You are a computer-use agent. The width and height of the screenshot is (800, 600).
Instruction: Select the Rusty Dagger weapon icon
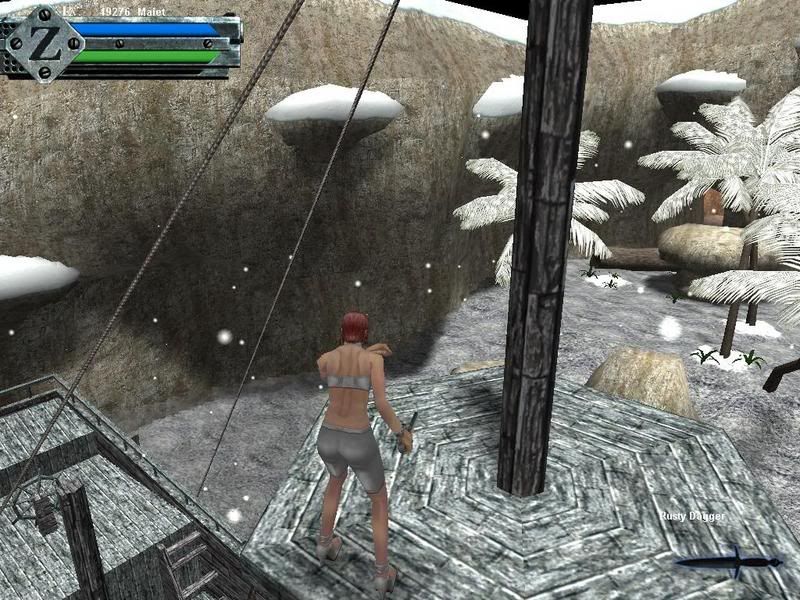point(728,561)
